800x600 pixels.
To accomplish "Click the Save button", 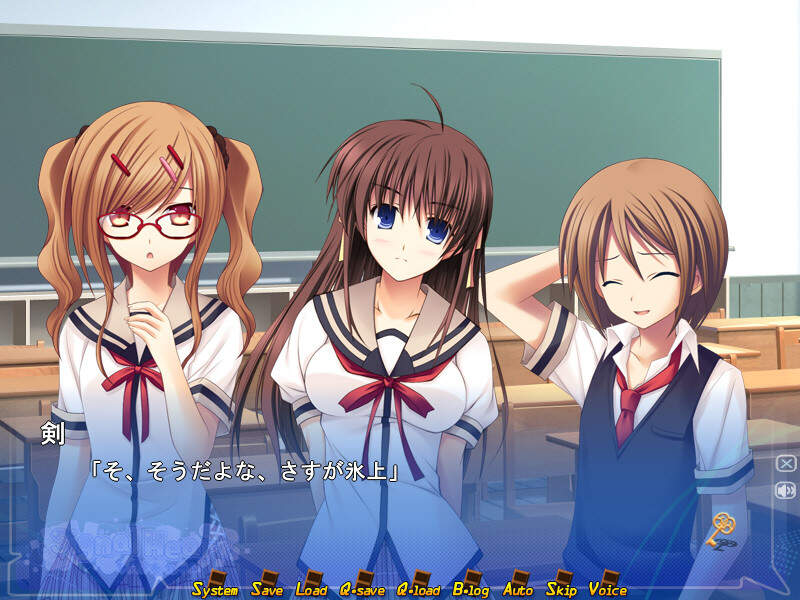I will (x=268, y=586).
